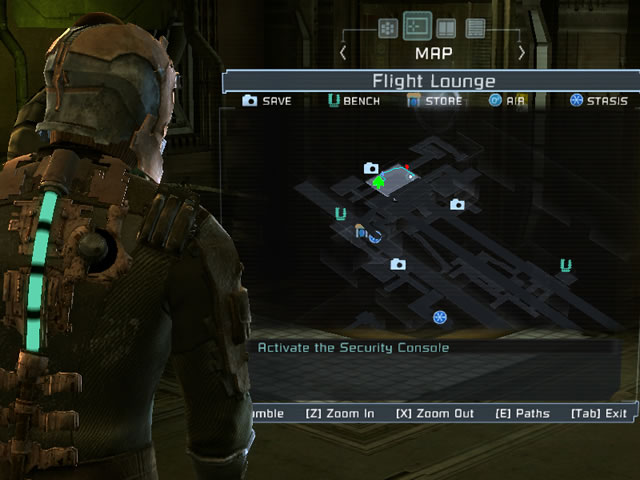The image size is (640, 480).
Task: Select the save marker beside the green arrow
Action: pyautogui.click(x=371, y=168)
